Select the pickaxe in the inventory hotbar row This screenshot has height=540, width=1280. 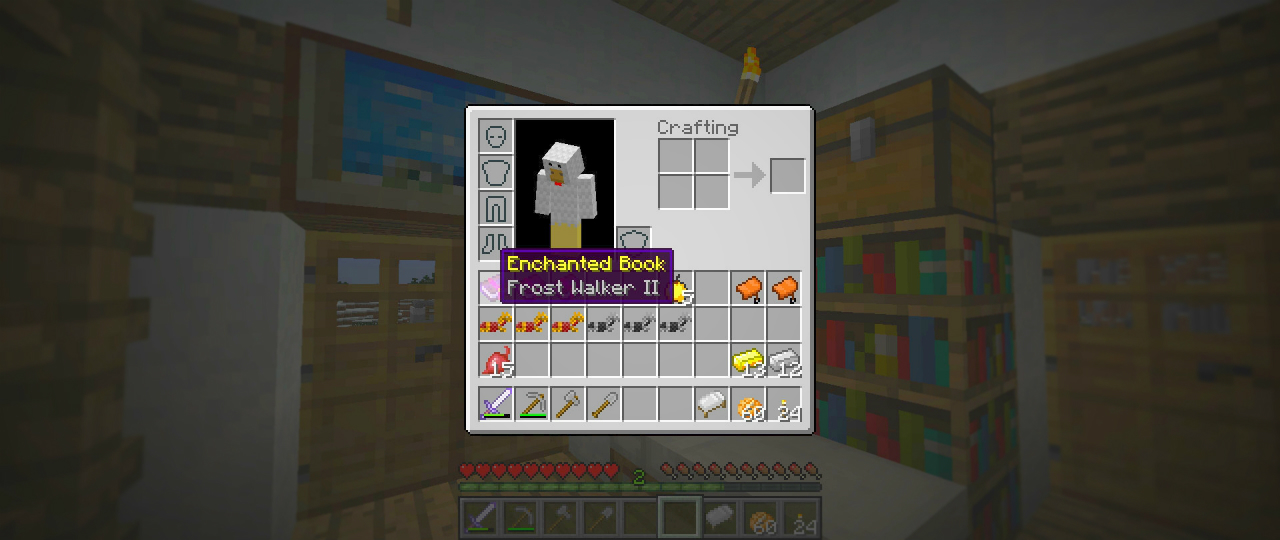[532, 405]
